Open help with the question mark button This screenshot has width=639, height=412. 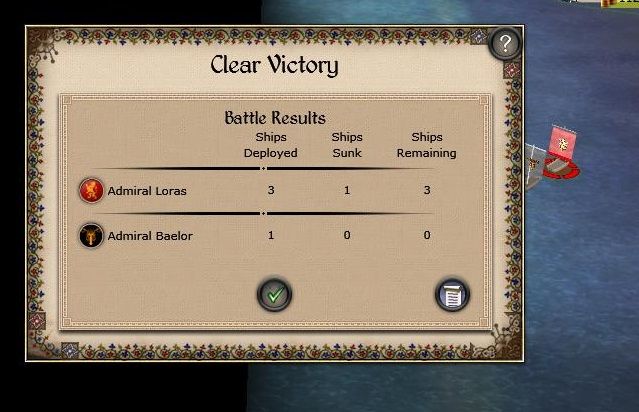click(x=506, y=43)
